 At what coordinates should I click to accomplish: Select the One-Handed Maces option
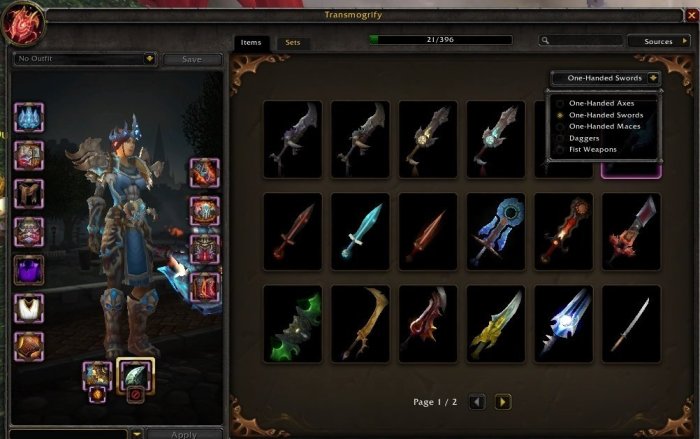(602, 127)
